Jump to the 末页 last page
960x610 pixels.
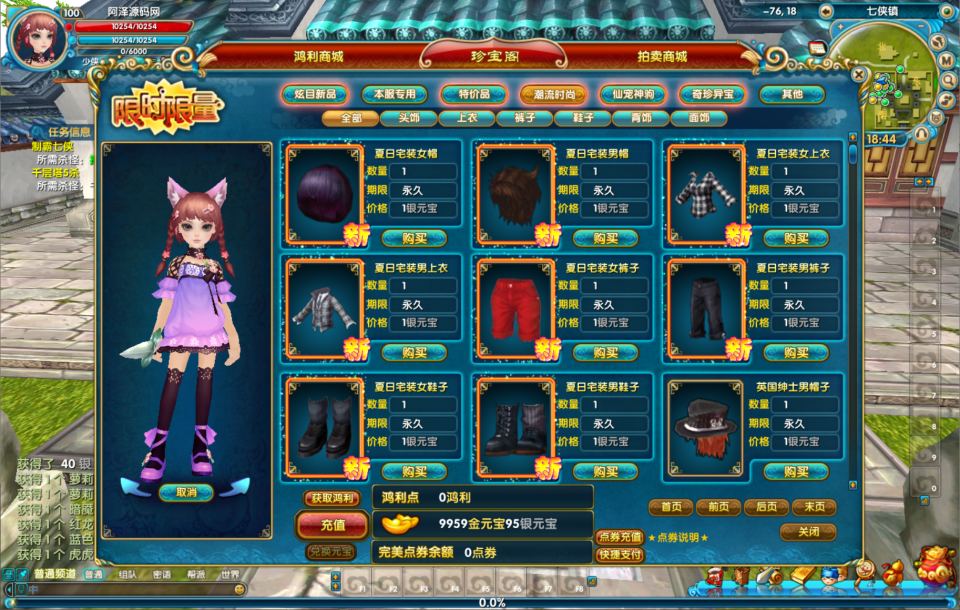814,507
